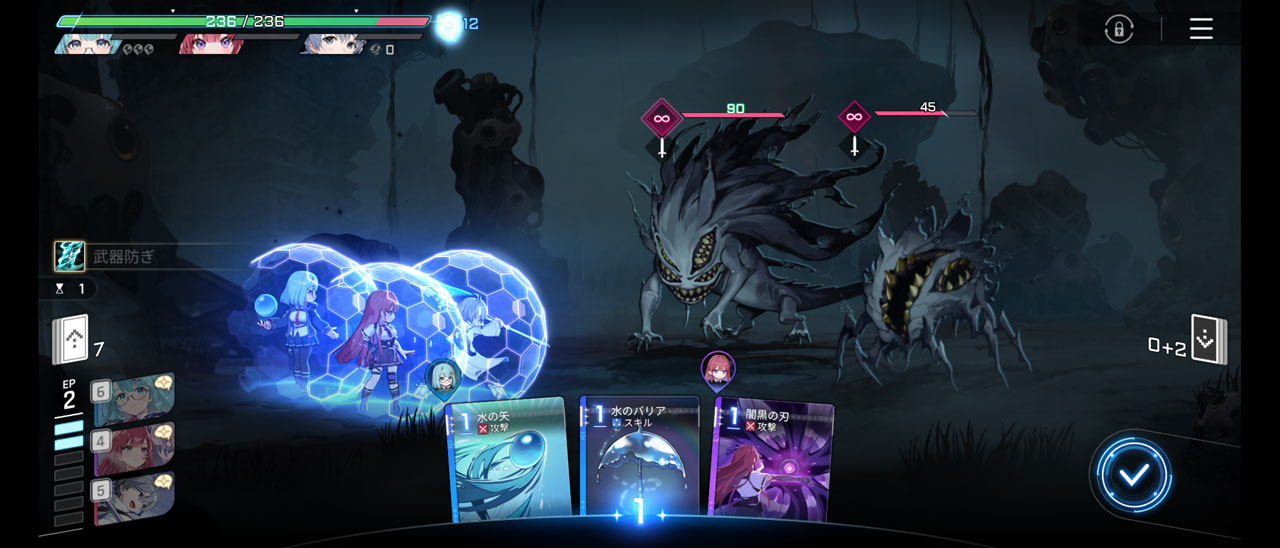Confirm end of turn with checkmark button
Image resolution: width=1280 pixels, height=548 pixels.
[x=1132, y=475]
